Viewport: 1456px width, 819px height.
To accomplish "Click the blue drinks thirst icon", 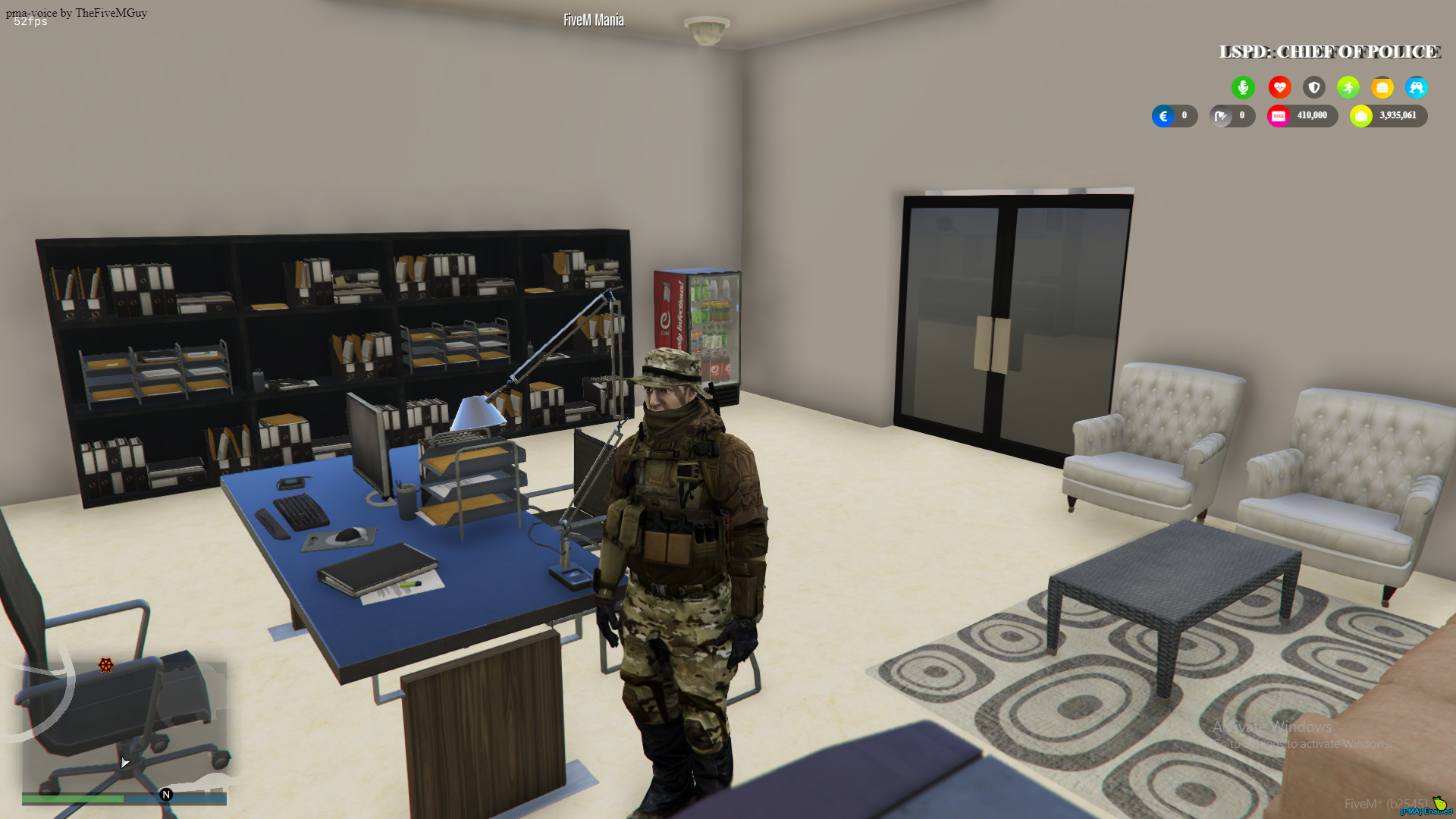I will 1417,87.
